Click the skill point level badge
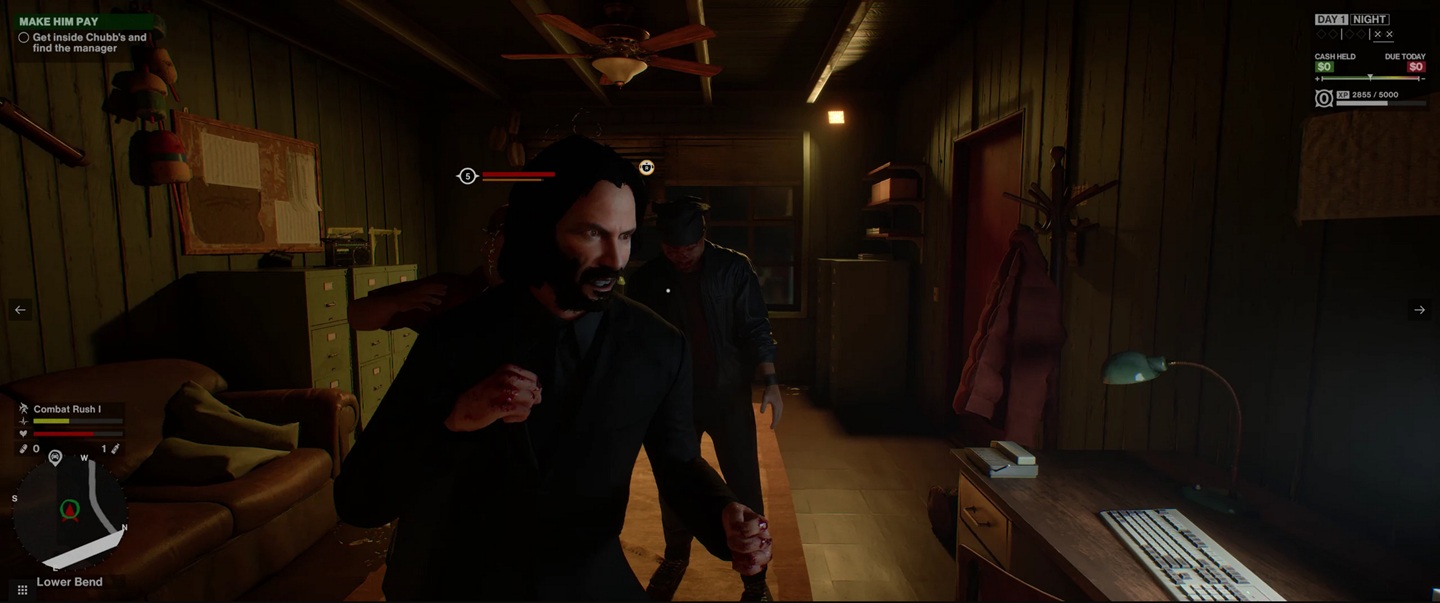This screenshot has height=603, width=1440. [1324, 98]
